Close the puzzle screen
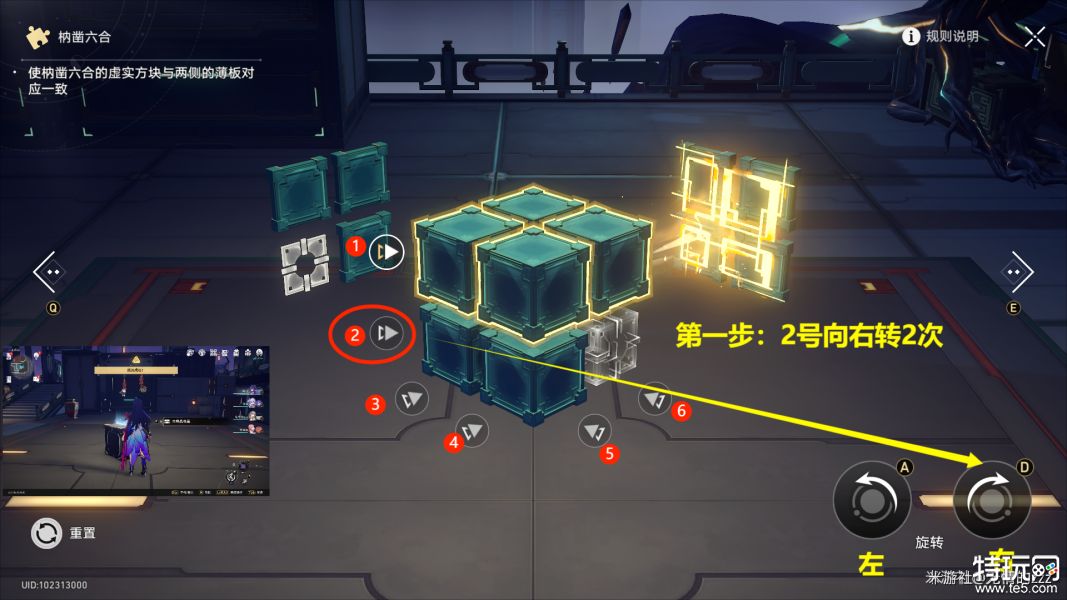1067x600 pixels. click(x=1034, y=37)
